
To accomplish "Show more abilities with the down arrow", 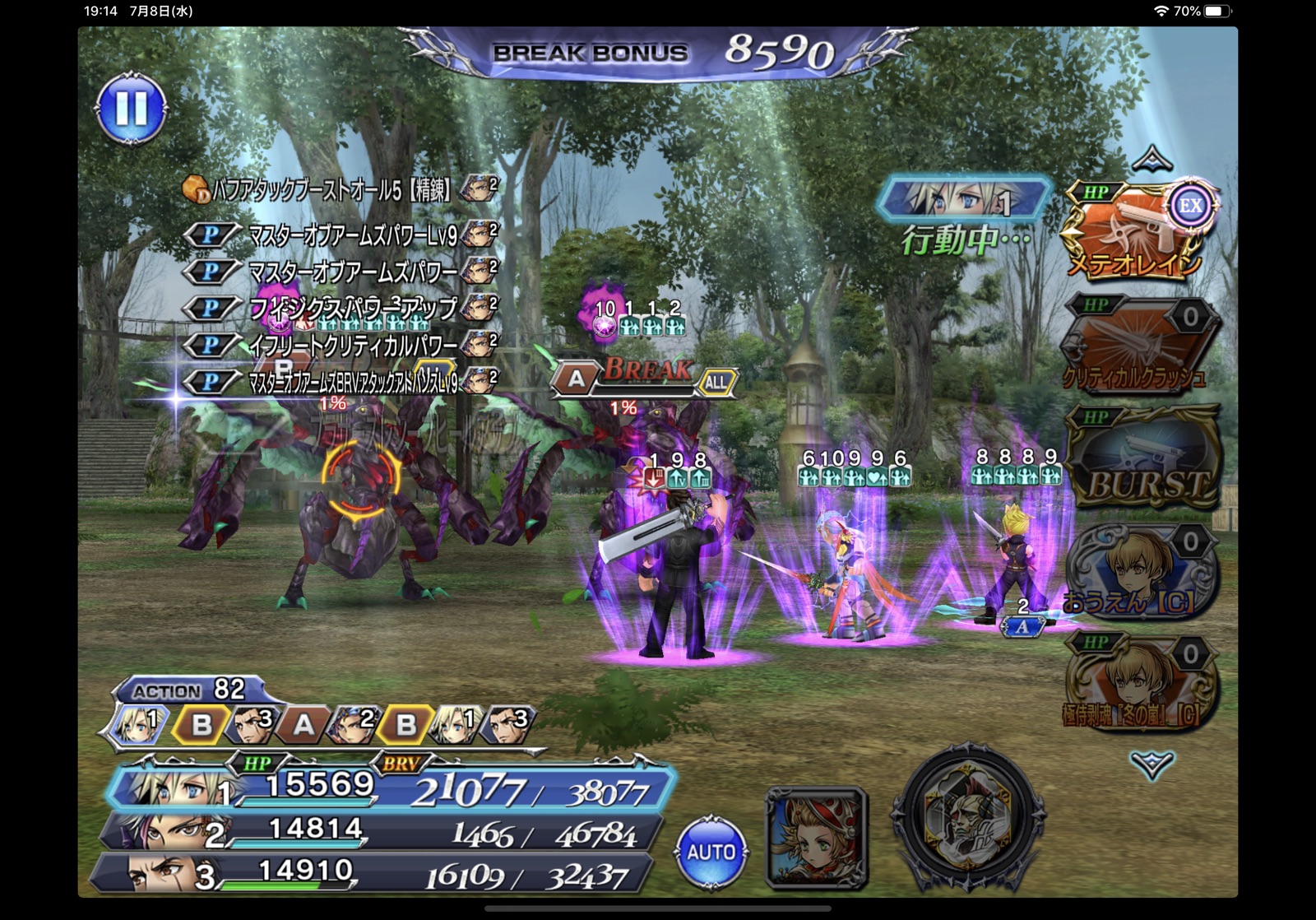I will coord(1151,764).
